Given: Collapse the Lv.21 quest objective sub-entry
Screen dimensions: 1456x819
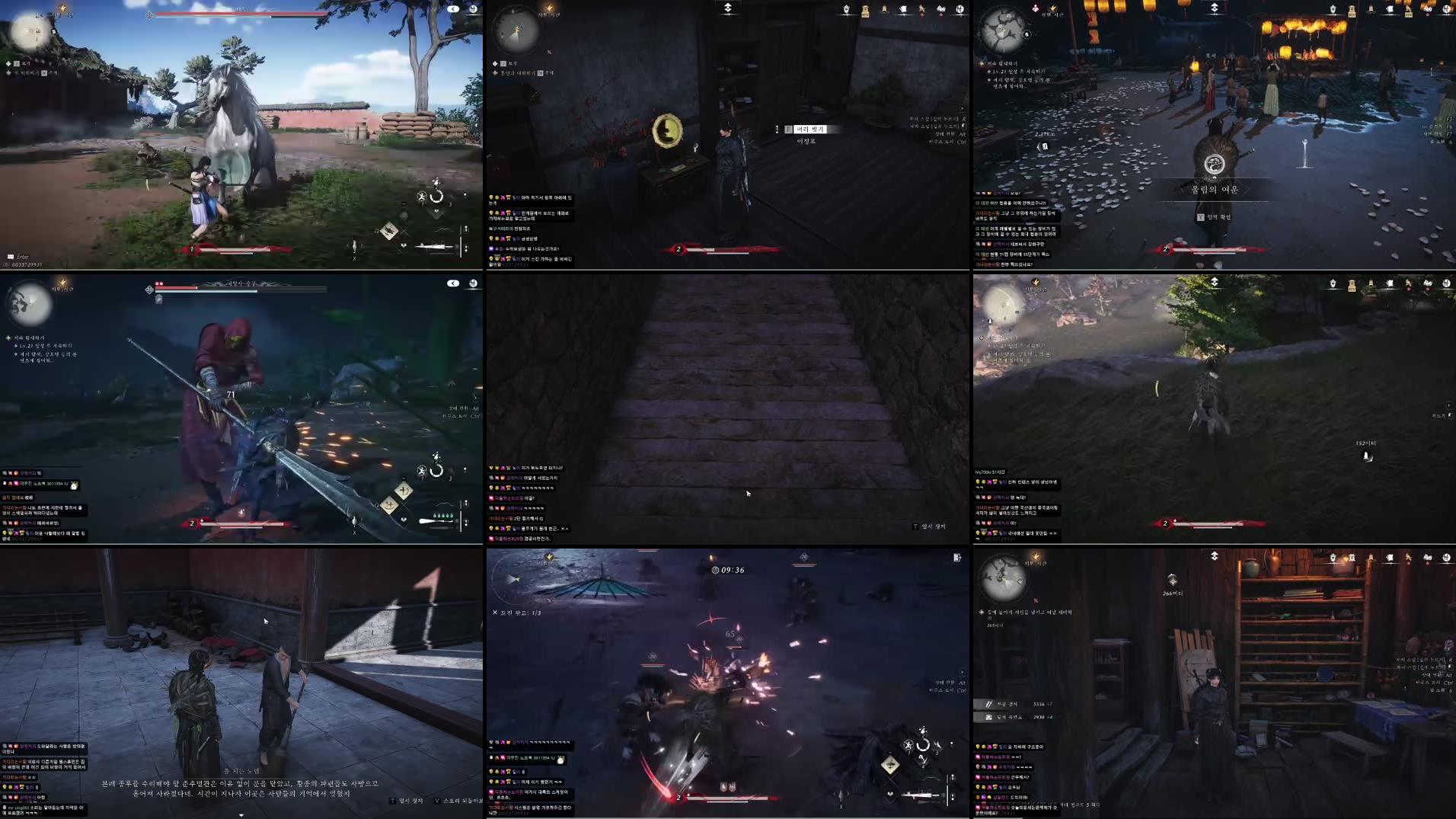Looking at the screenshot, I should click(1014, 72).
